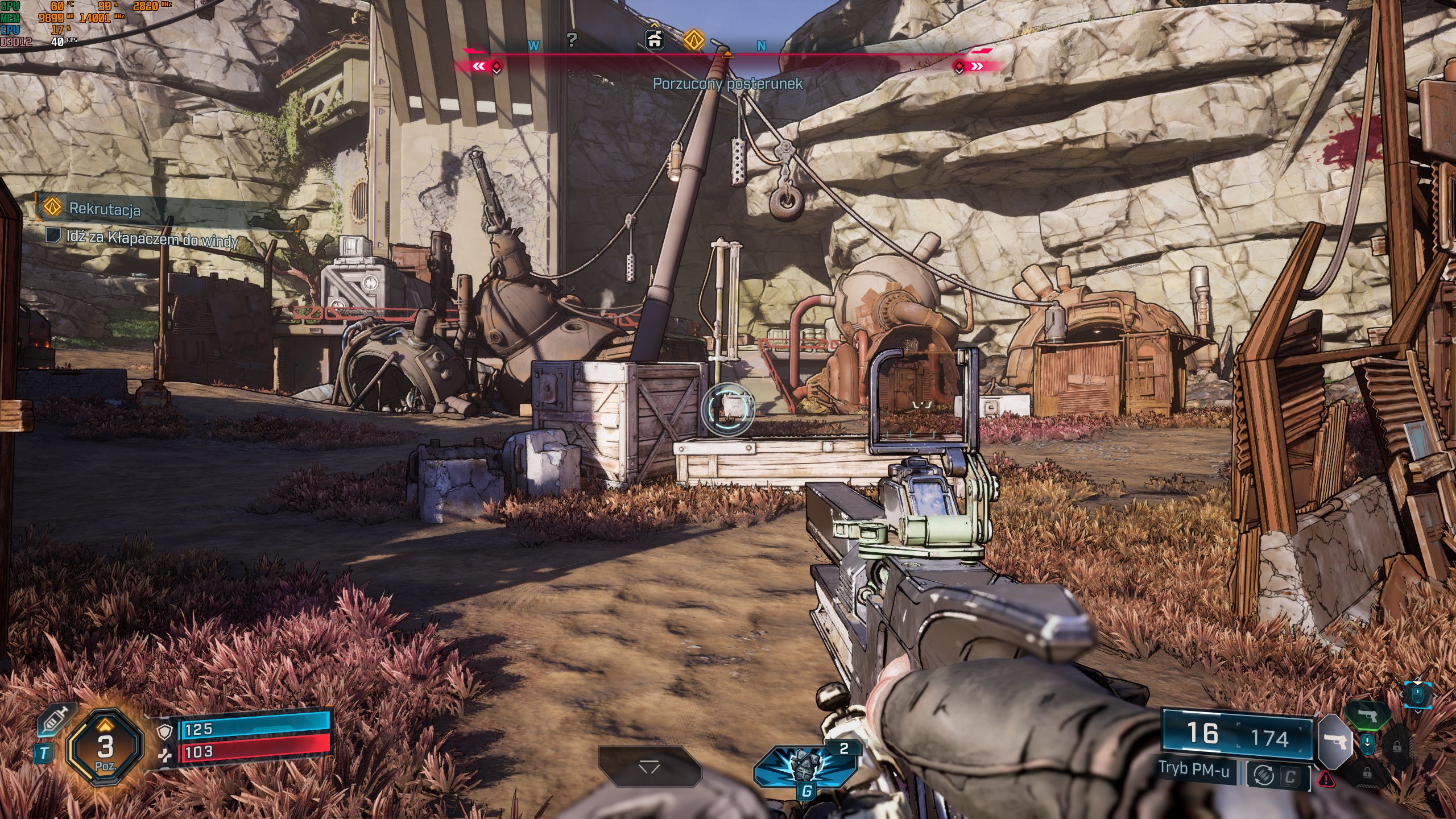Click the question mark marker on compass
Image resolution: width=1456 pixels, height=819 pixels.
click(572, 40)
